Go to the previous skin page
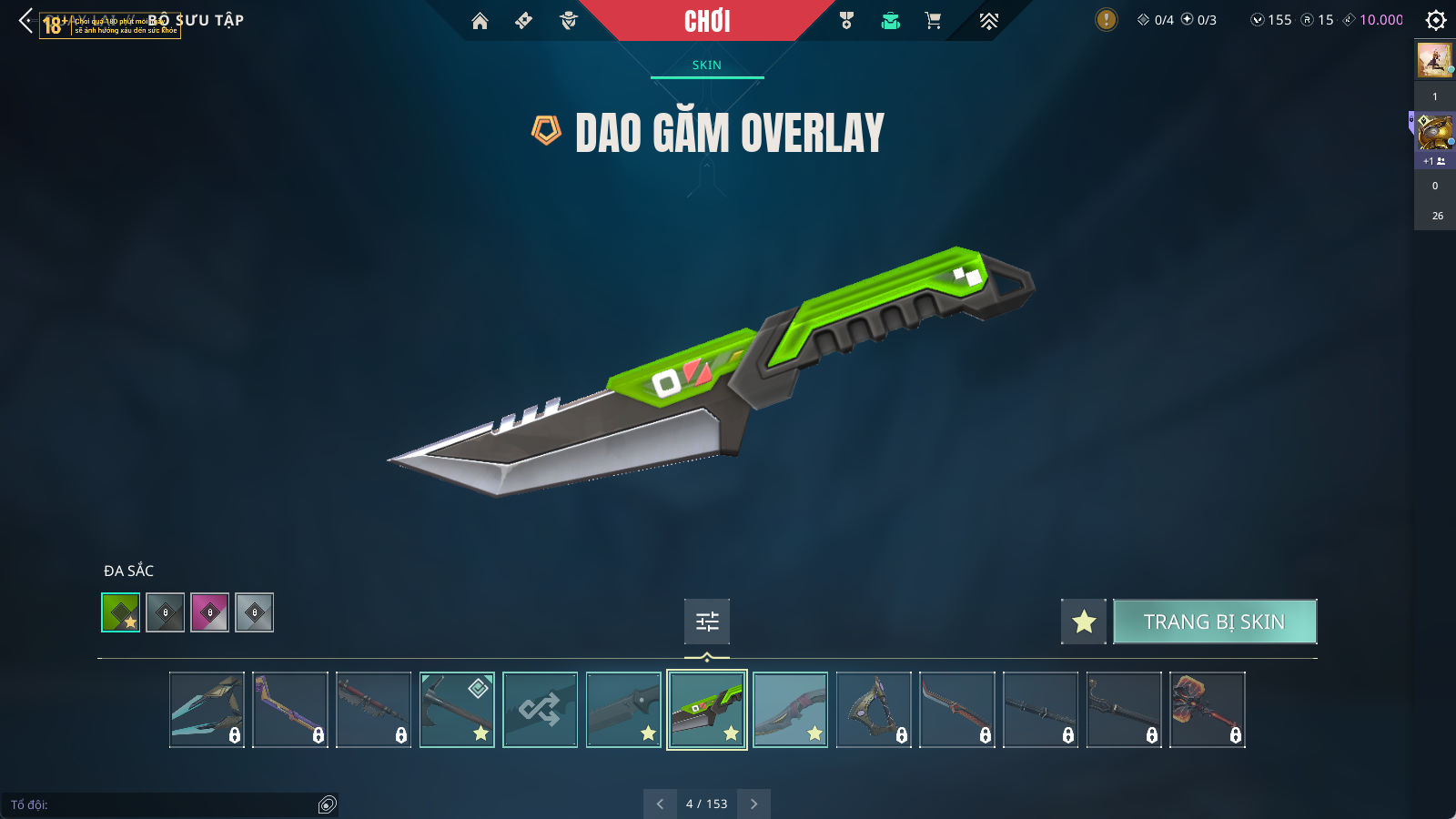 [660, 804]
